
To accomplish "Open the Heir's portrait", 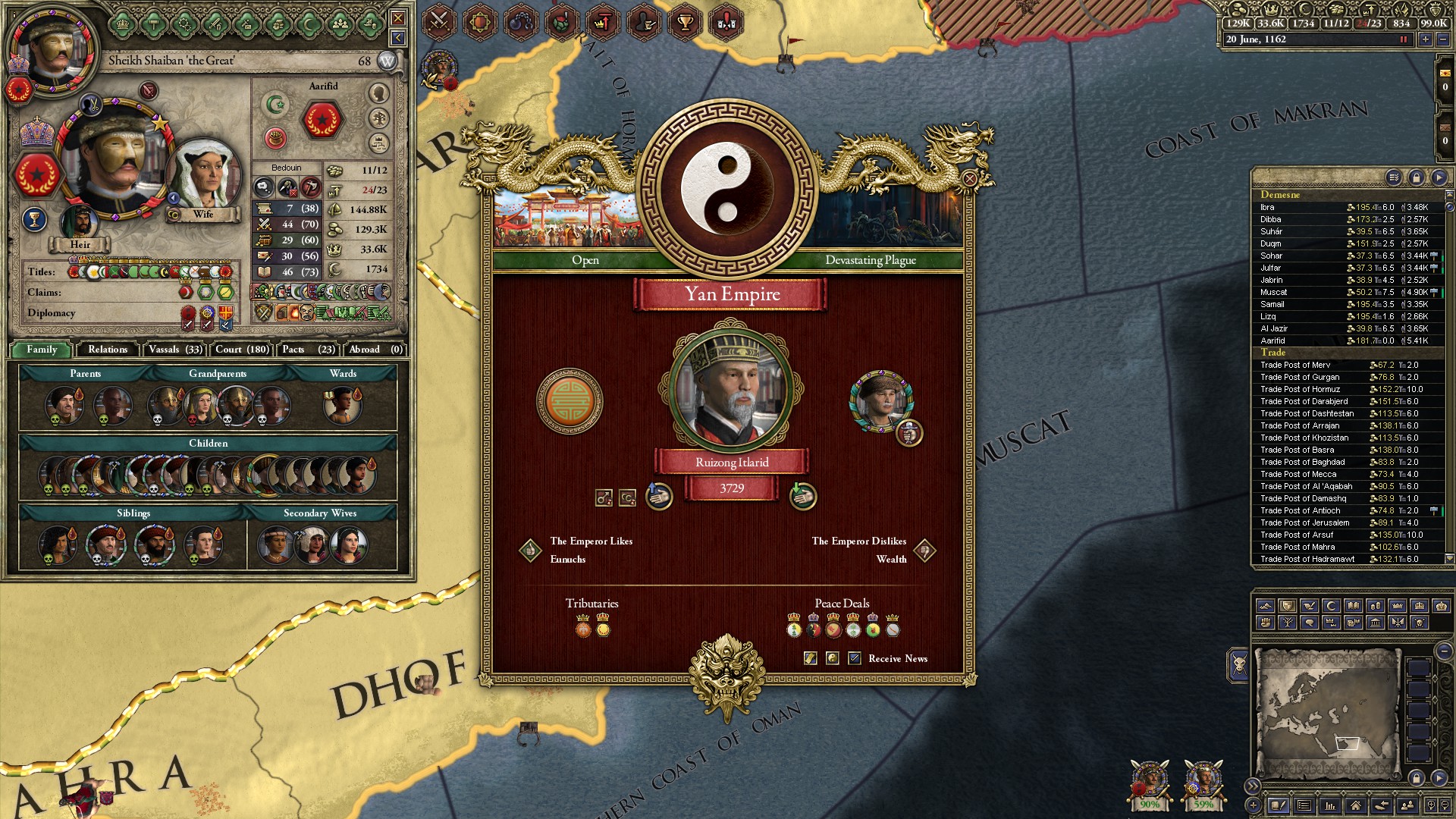I will (79, 224).
